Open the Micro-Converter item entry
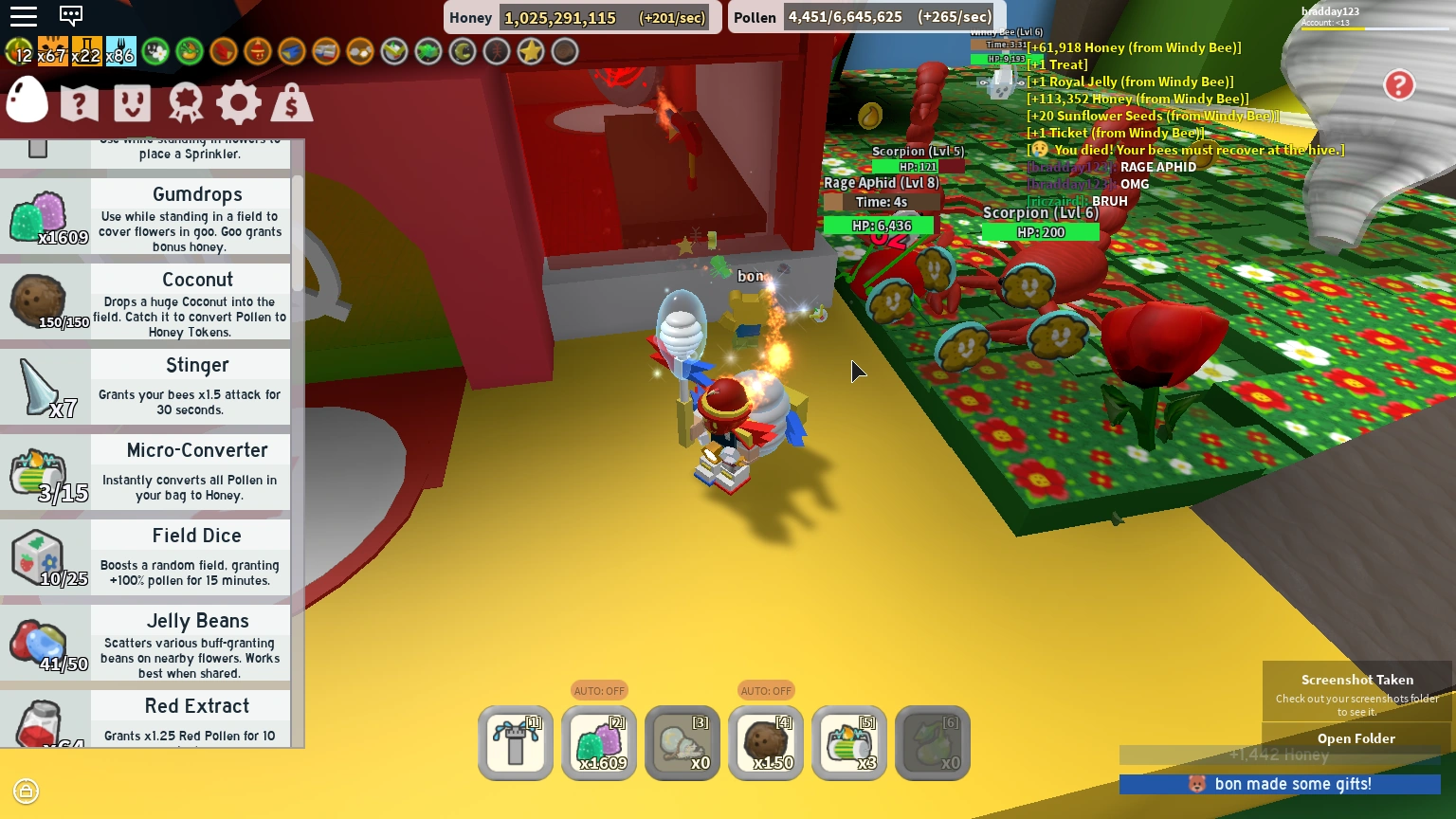This screenshot has height=819, width=1456. (147, 471)
